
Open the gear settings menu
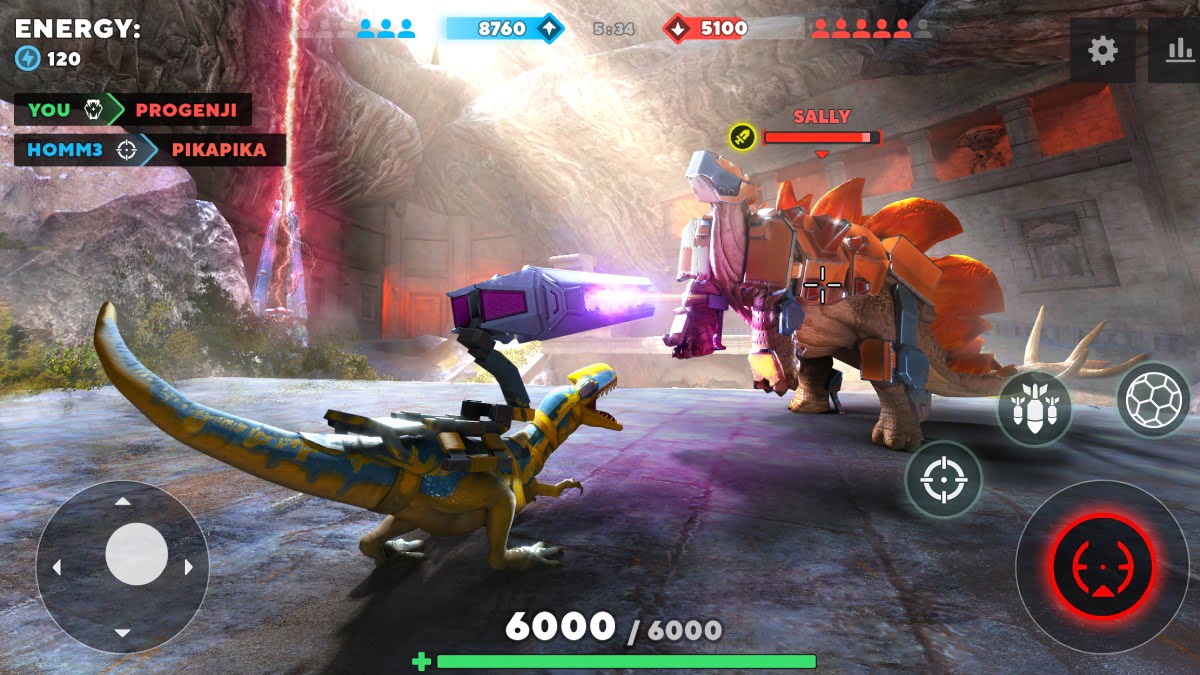[x=1102, y=51]
